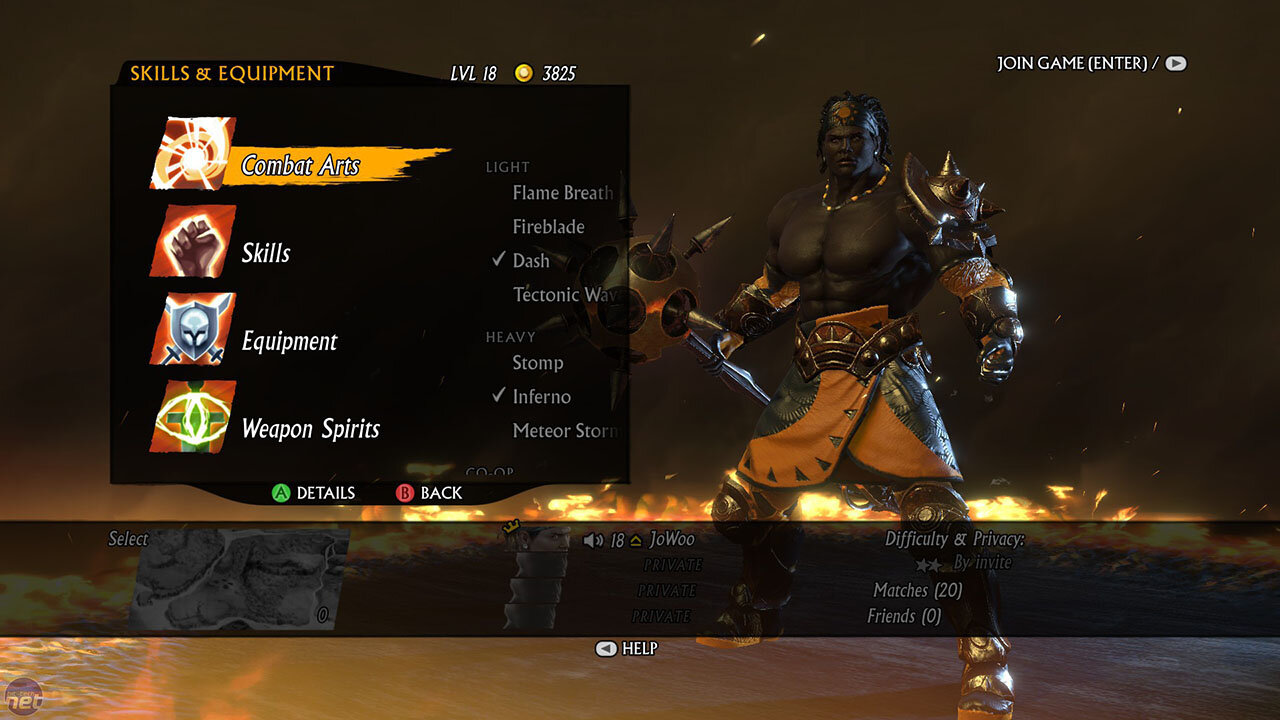Select the Combat Arts menu entry
Screen dimensions: 1280x720
(300, 165)
